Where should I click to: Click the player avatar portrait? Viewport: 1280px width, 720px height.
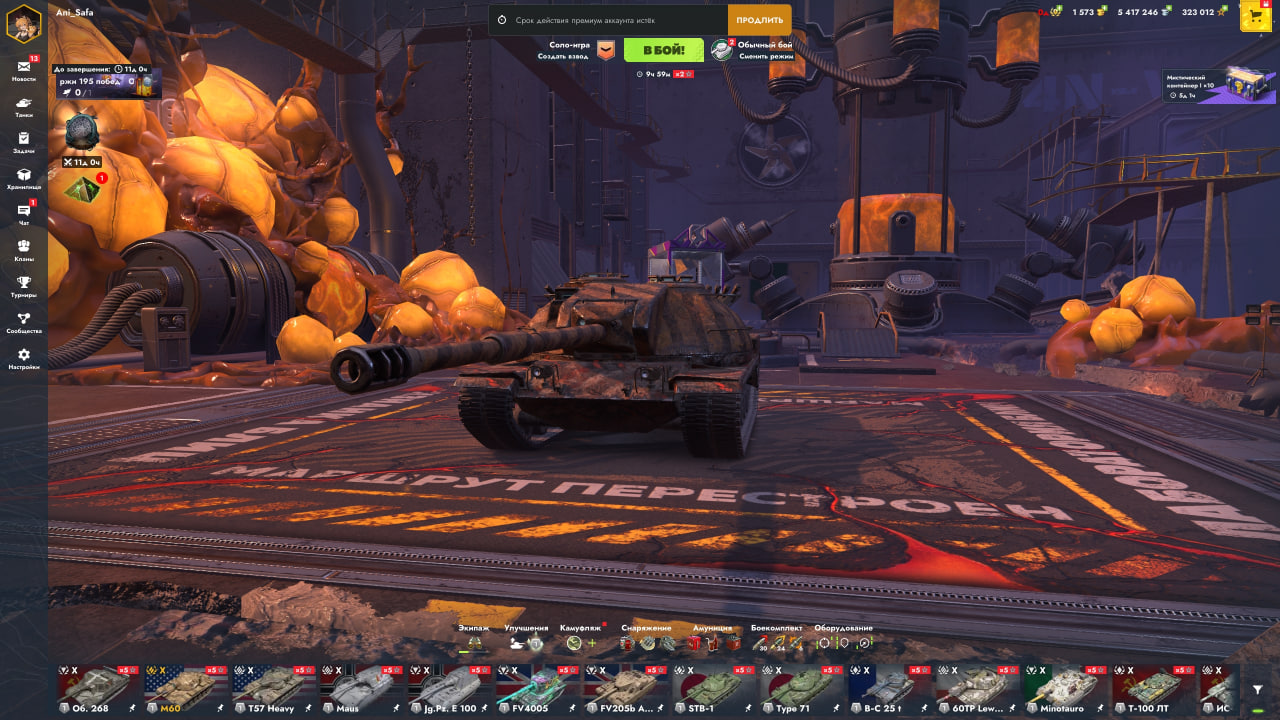[24, 22]
